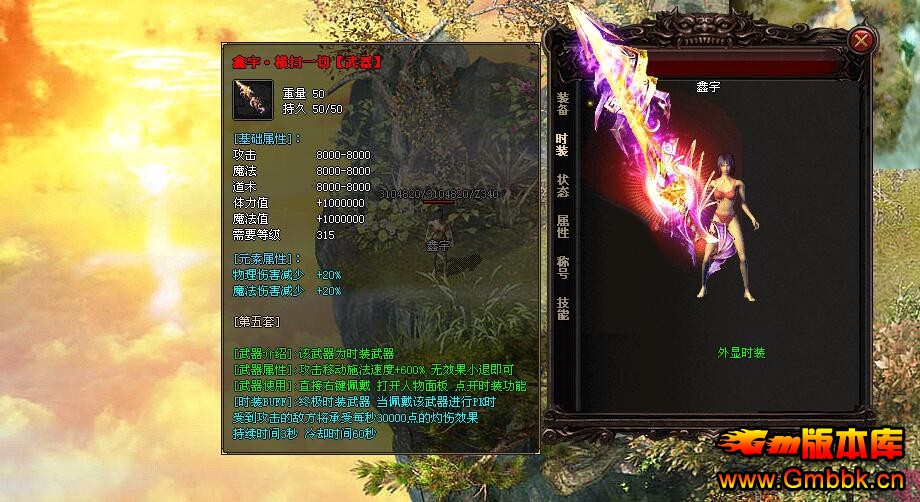This screenshot has height=502, width=920.
Task: Toggle the 外显时装 fashion display option
Action: 741,353
